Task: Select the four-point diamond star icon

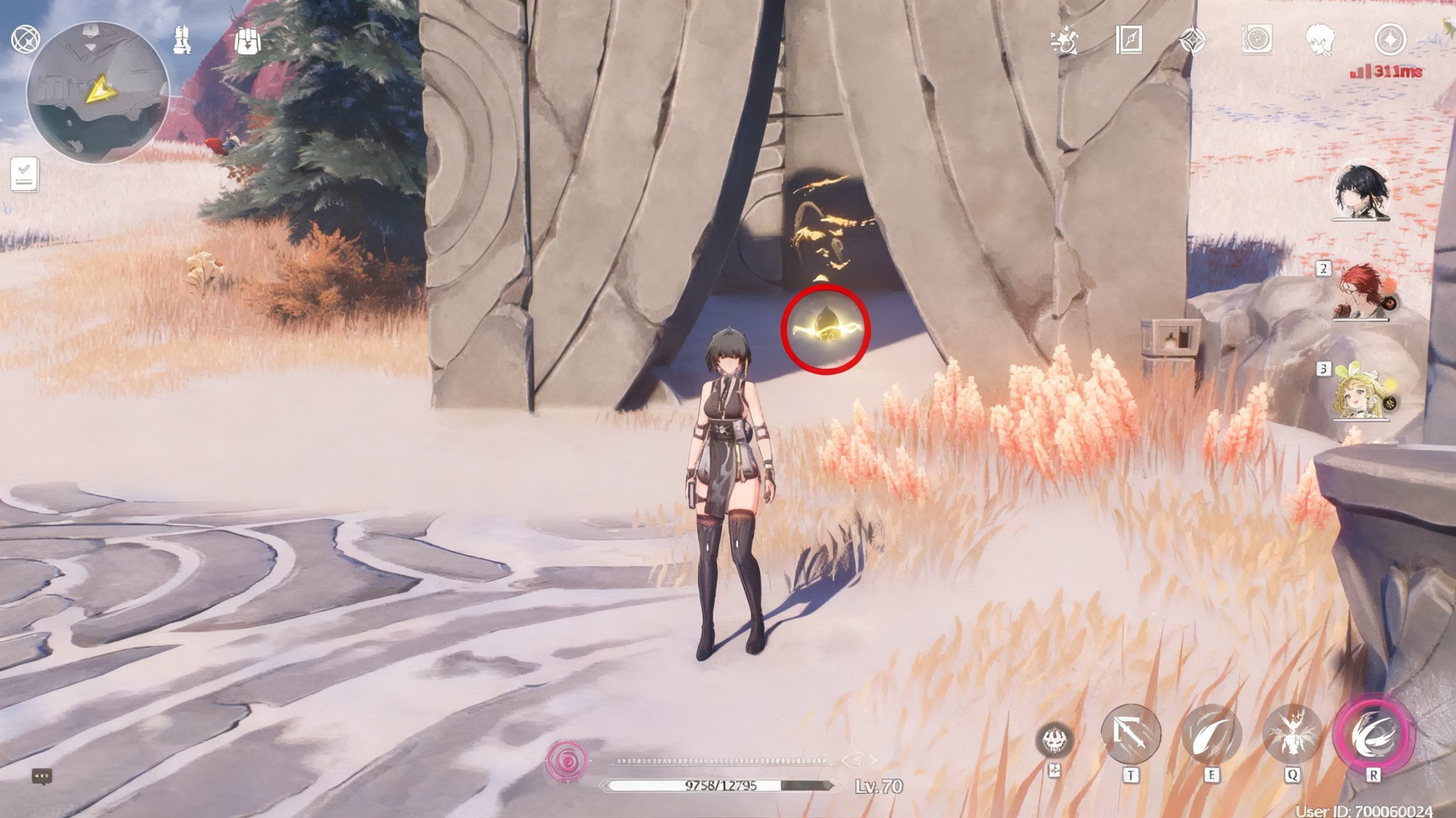Action: (1192, 40)
